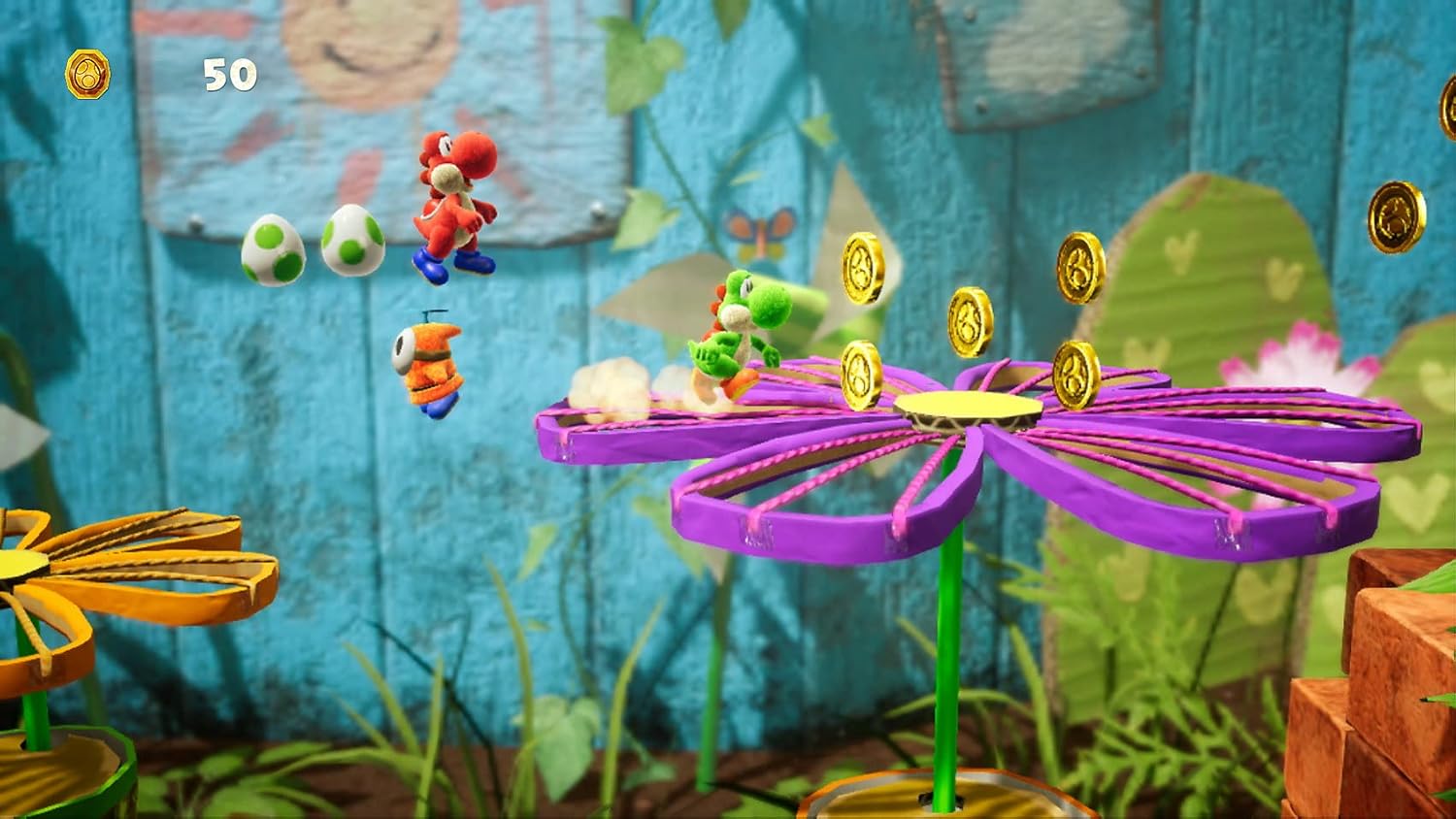Click the flower pot at the bottom
The width and height of the screenshot is (1456, 819).
[x=932, y=796]
